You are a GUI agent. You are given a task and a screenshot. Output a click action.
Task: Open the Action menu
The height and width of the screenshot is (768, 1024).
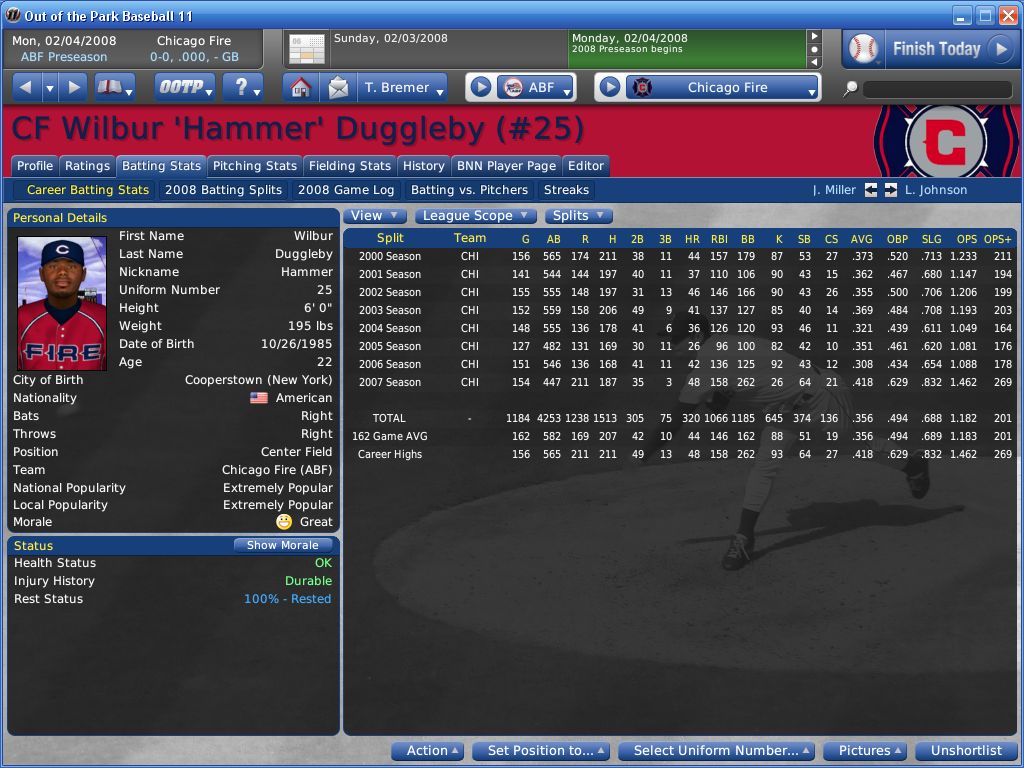coord(433,751)
